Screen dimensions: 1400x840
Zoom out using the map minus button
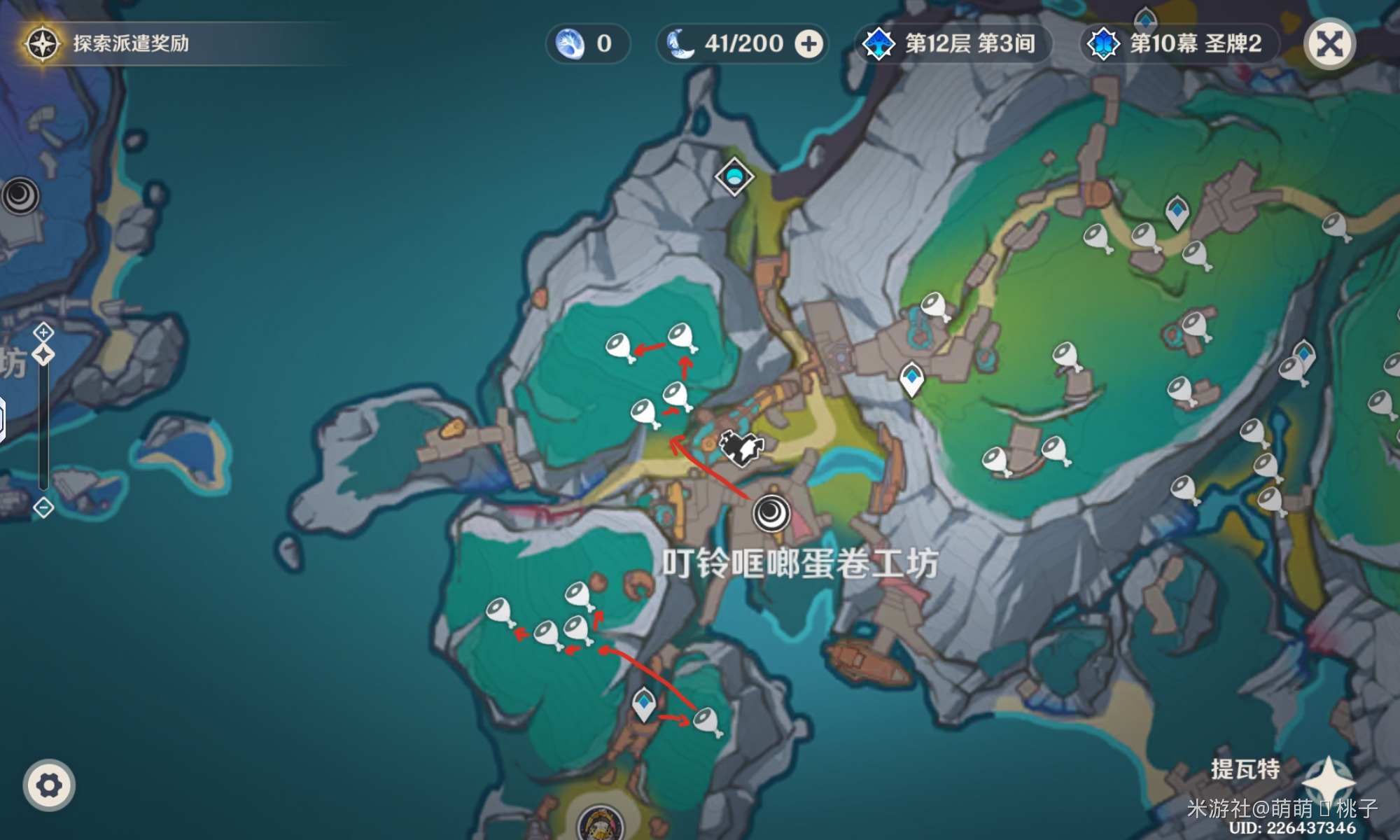pyautogui.click(x=43, y=507)
